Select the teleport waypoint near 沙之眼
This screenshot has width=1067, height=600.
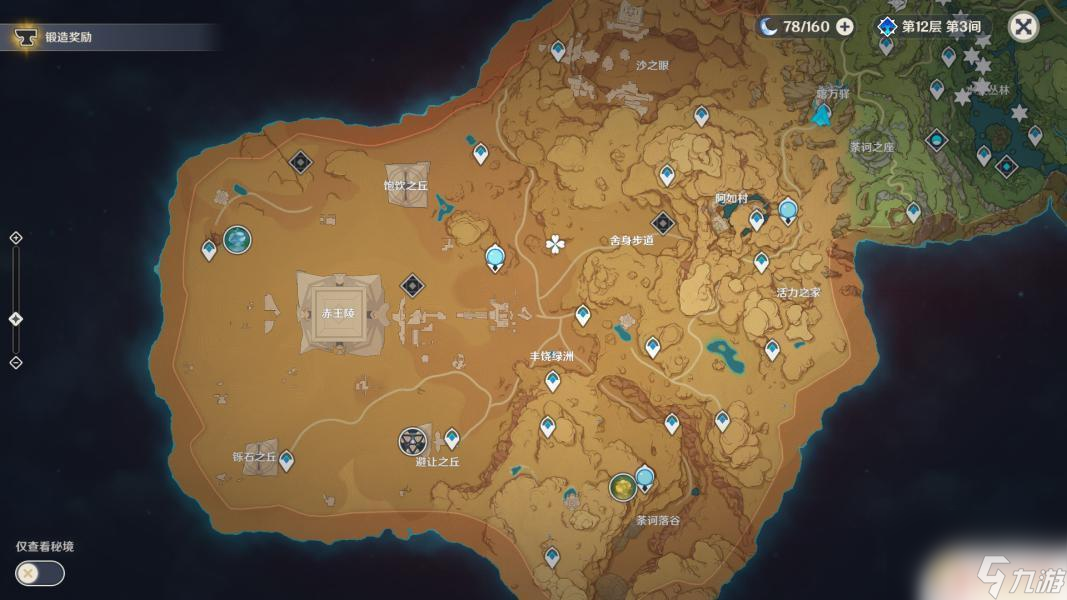coord(560,50)
